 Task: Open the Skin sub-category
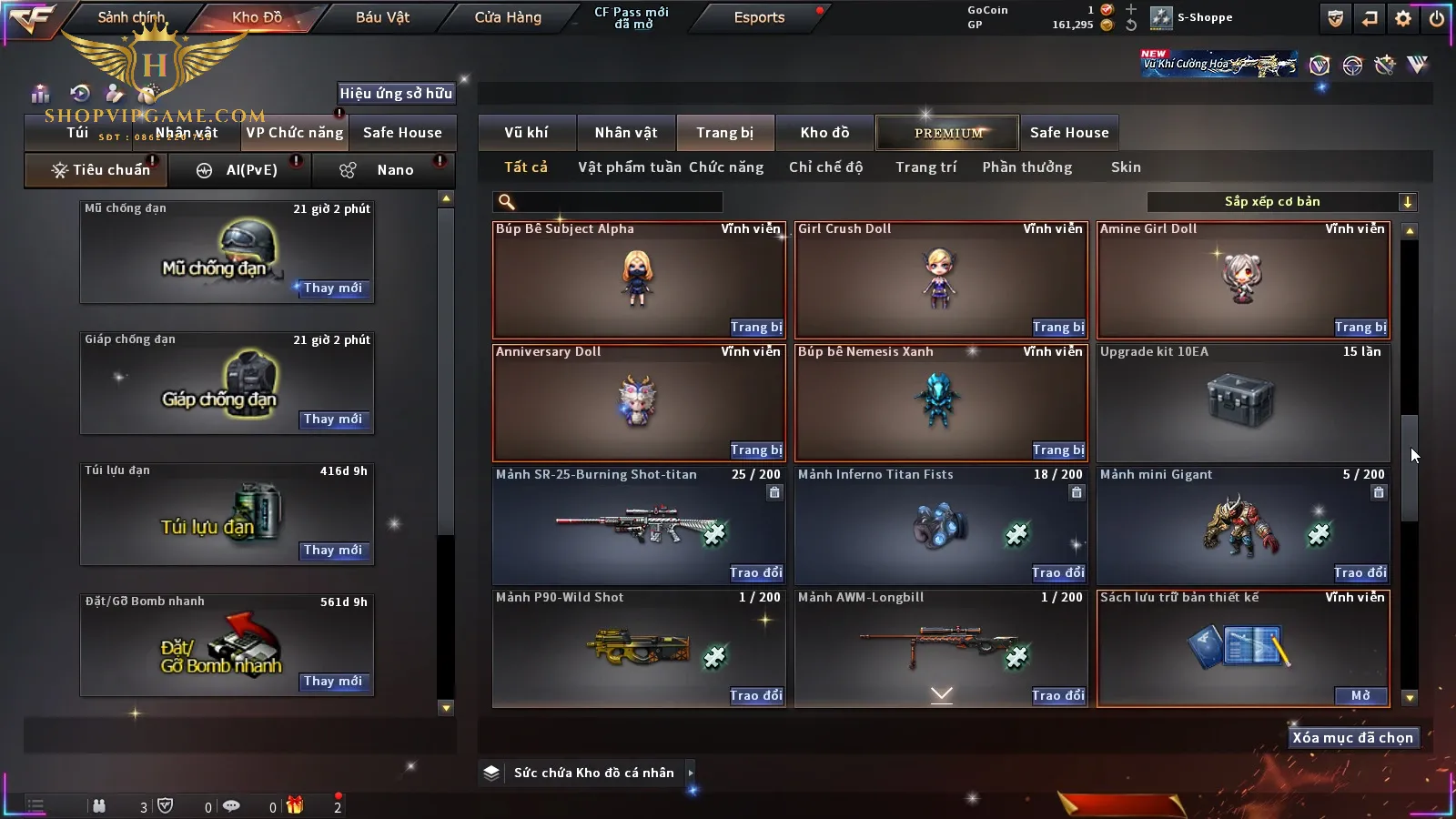1126,167
